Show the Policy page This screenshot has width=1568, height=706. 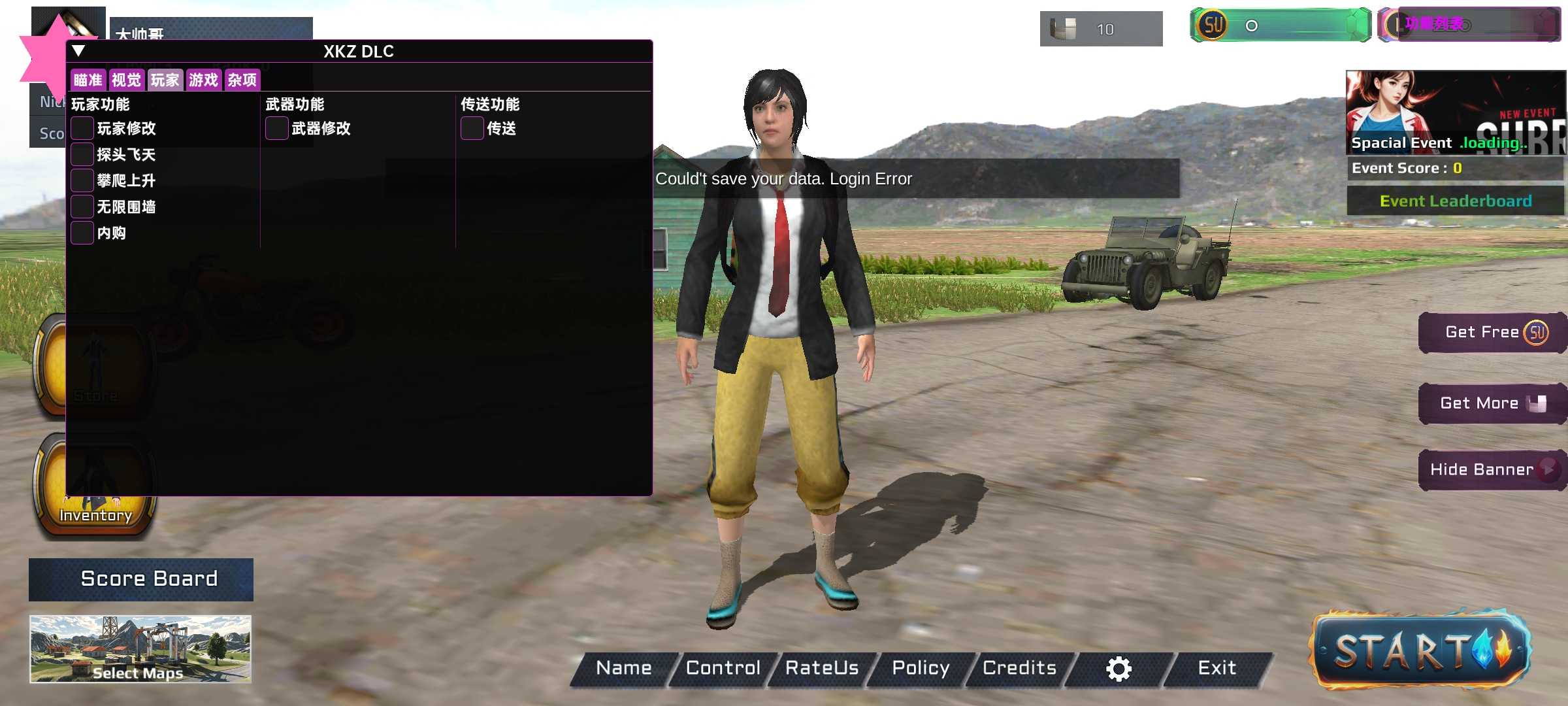(x=921, y=668)
